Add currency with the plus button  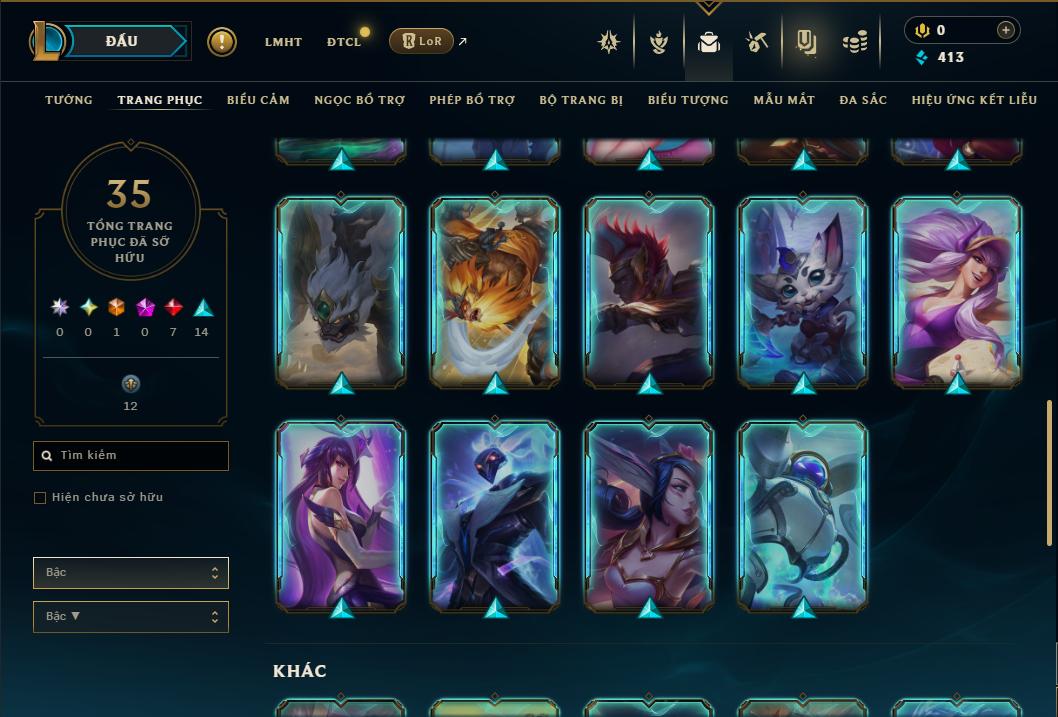(1006, 30)
